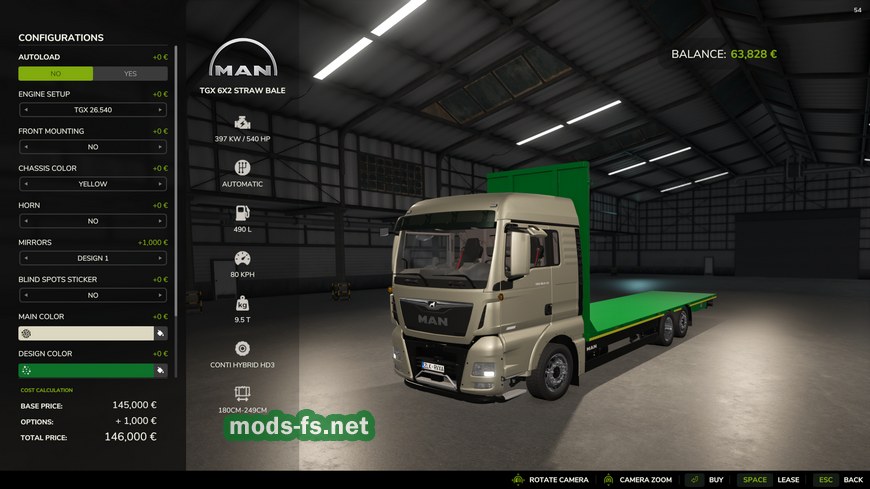Advance the Horn setting forward

(x=162, y=221)
